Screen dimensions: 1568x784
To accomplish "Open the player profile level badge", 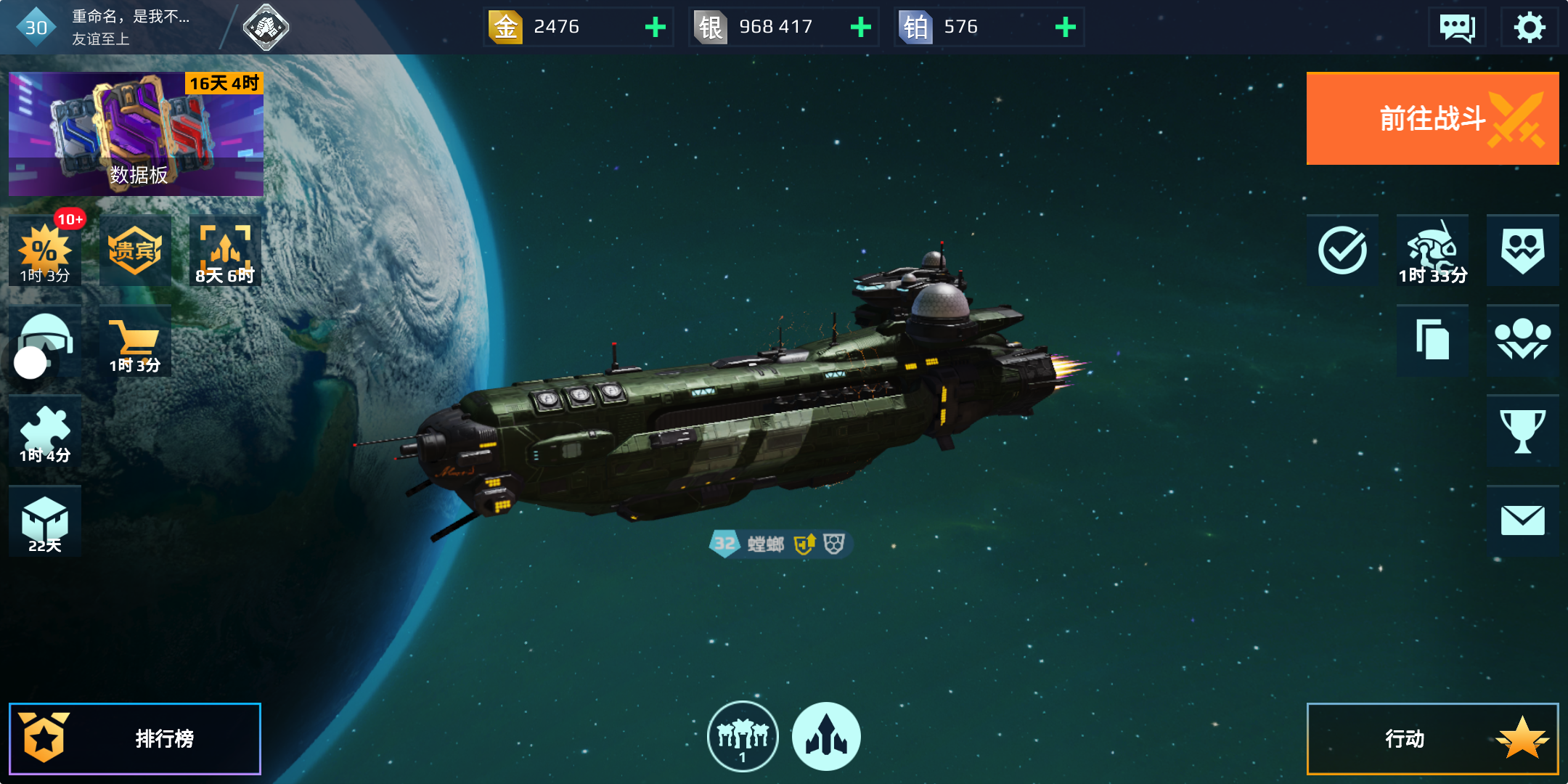I will click(36, 28).
